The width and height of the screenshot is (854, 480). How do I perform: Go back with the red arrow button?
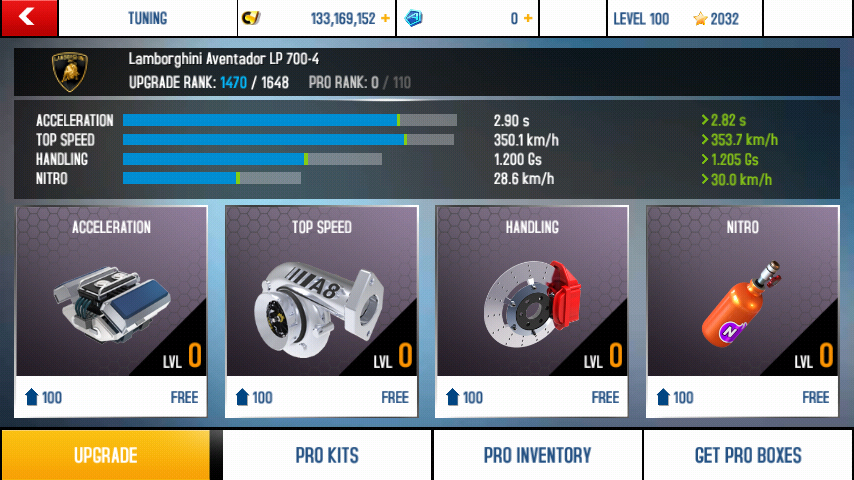(x=29, y=18)
